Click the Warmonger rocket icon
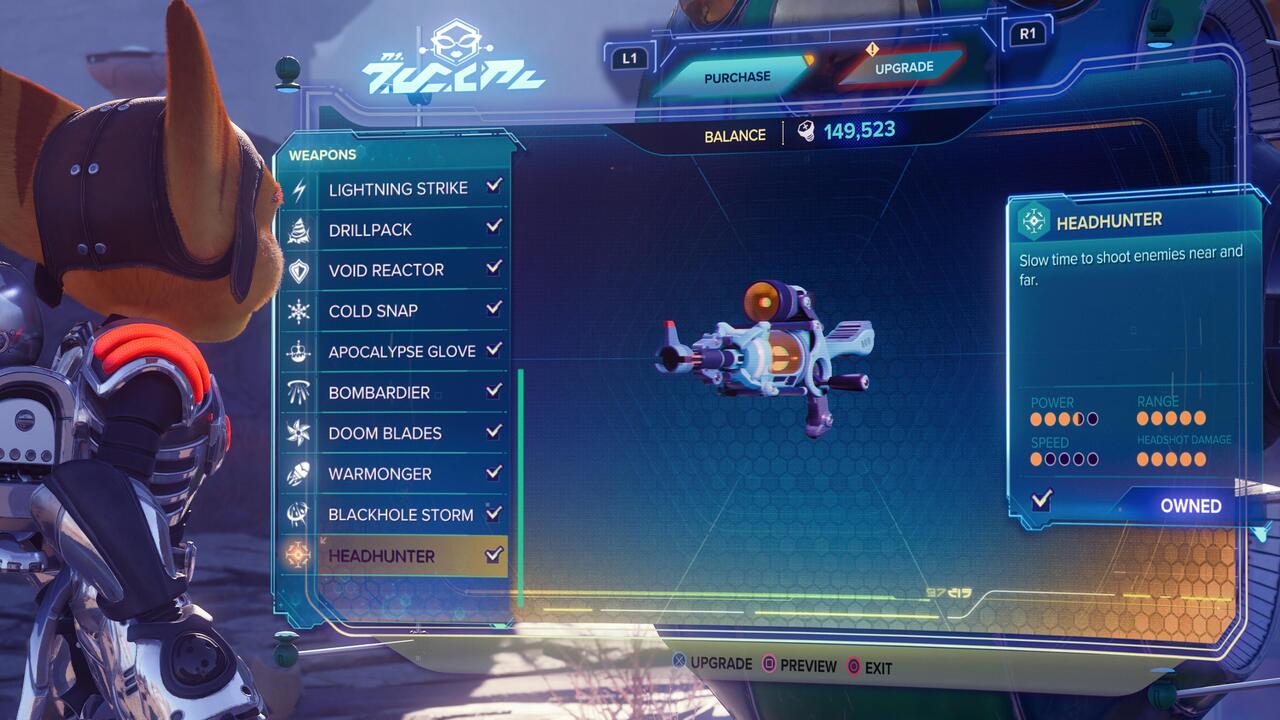 click(x=300, y=474)
